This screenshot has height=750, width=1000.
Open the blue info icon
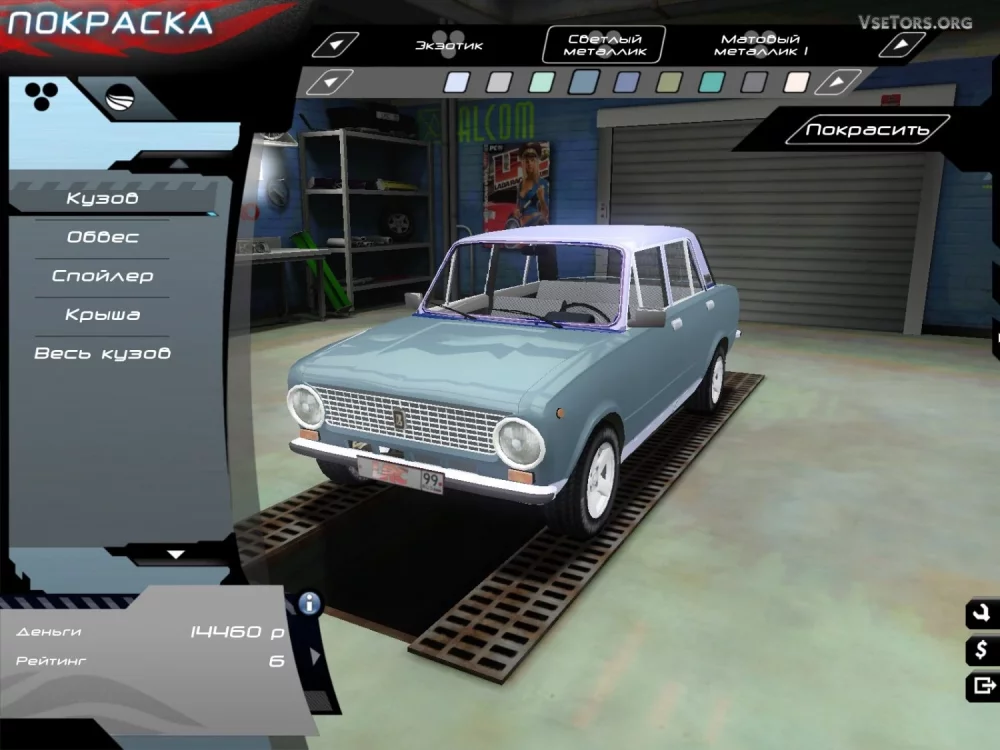[310, 602]
